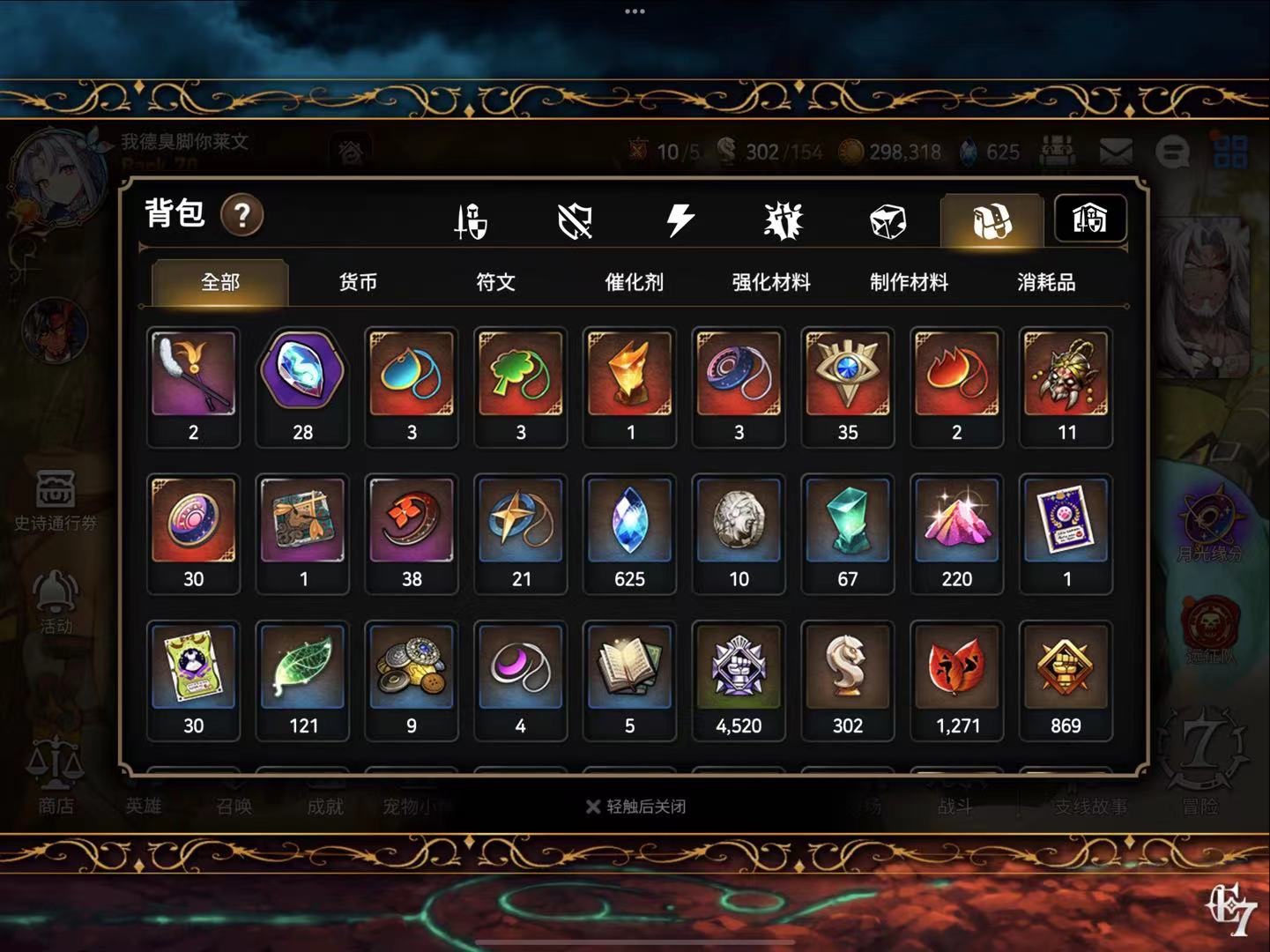Select the lightning bolt category icon
Screen dimensions: 1270x952
(680, 220)
